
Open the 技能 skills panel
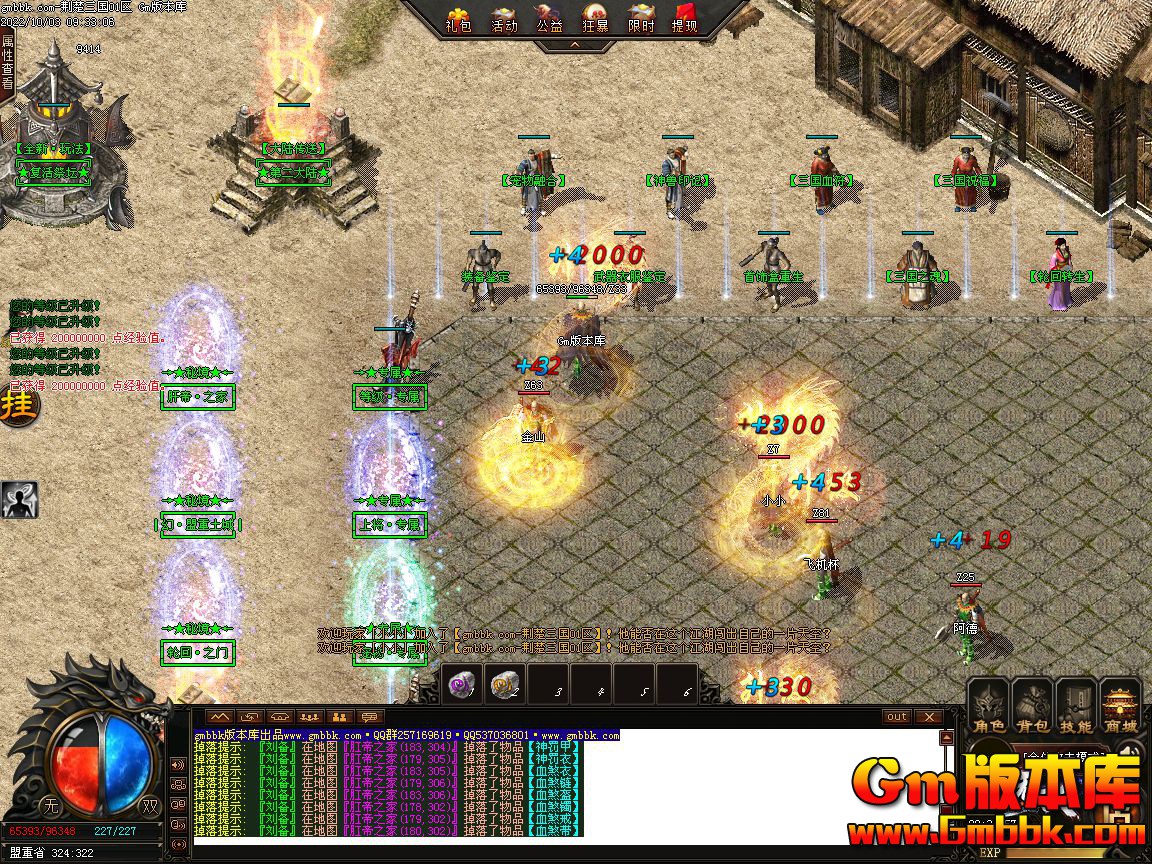[x=1076, y=708]
